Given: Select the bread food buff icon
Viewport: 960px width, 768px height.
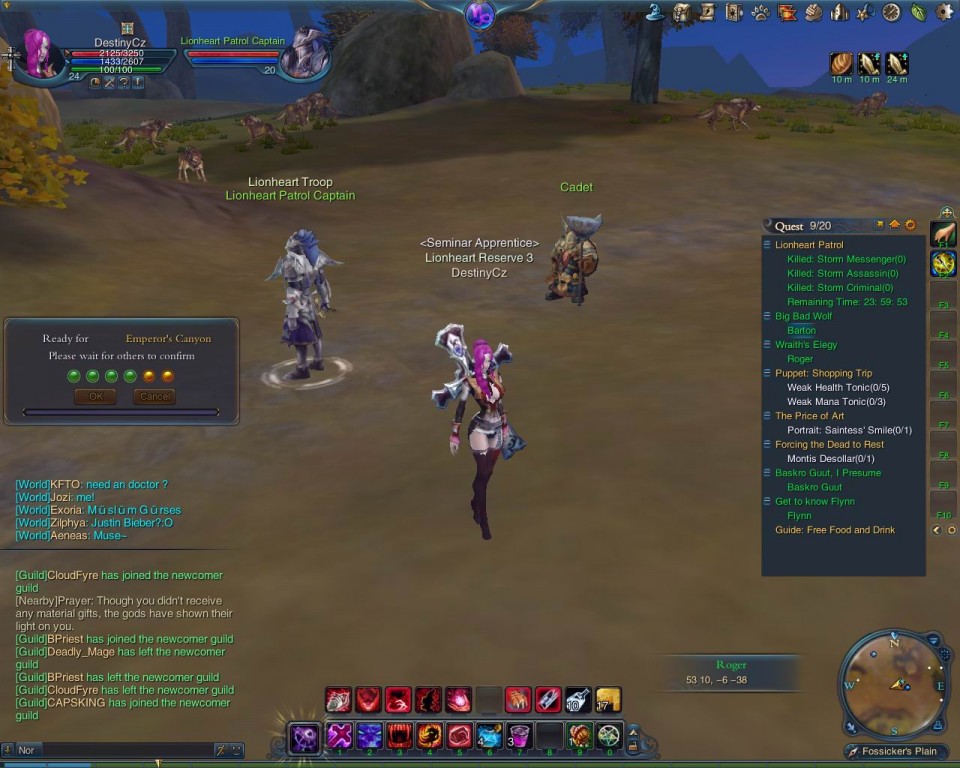Looking at the screenshot, I should (841, 64).
